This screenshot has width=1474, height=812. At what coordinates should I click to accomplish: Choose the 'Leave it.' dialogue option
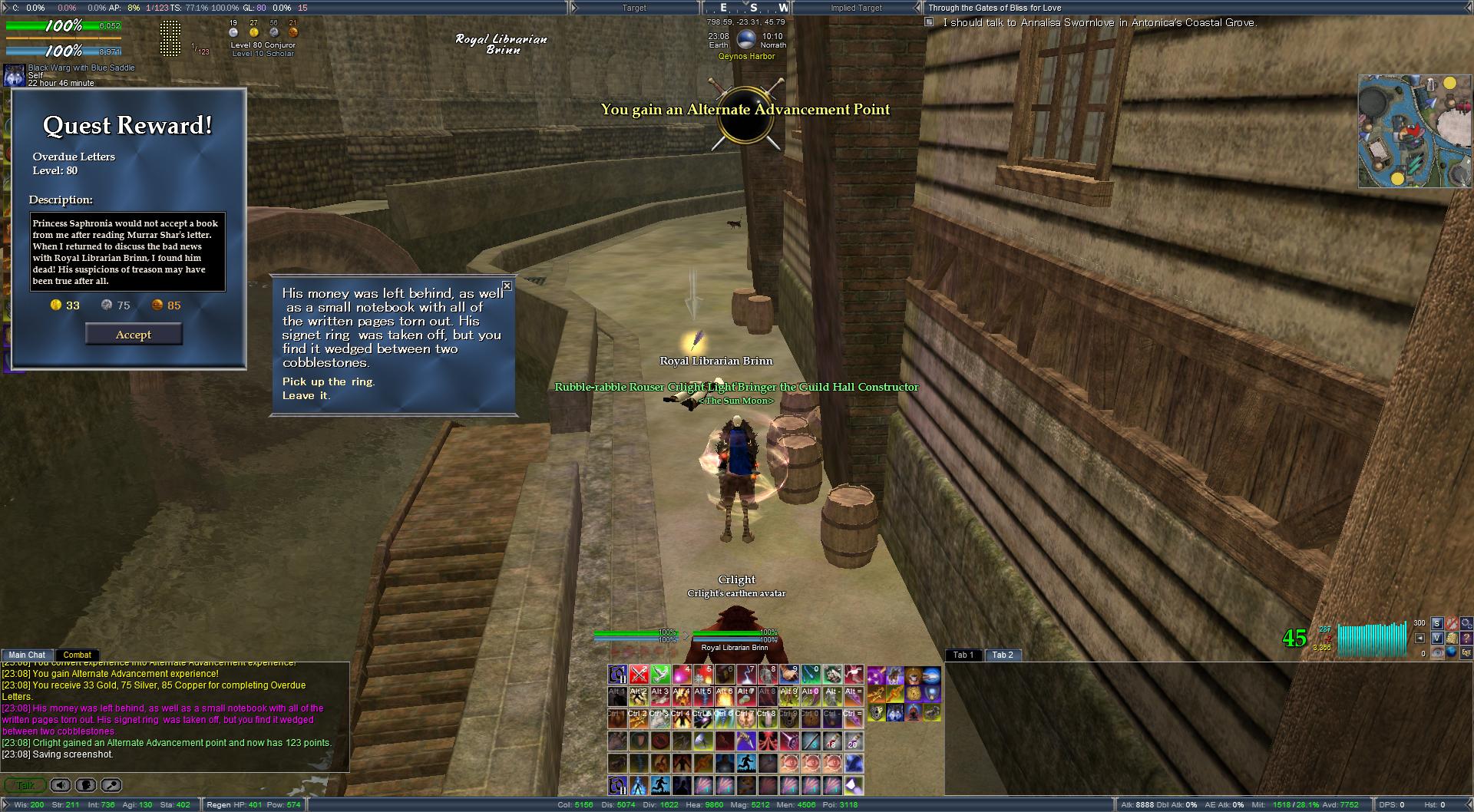pyautogui.click(x=306, y=395)
